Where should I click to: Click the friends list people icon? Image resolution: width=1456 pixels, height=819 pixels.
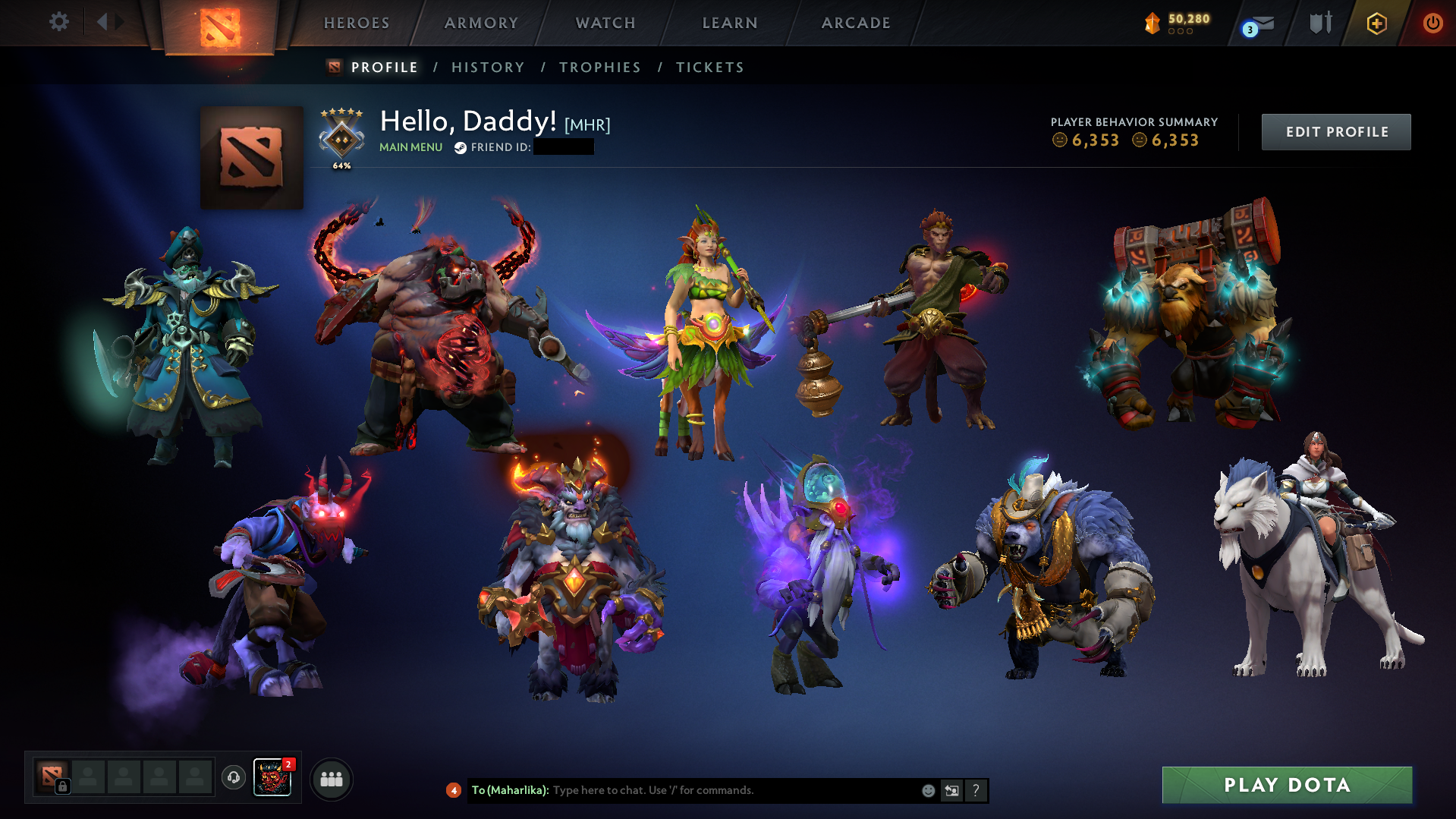[331, 778]
